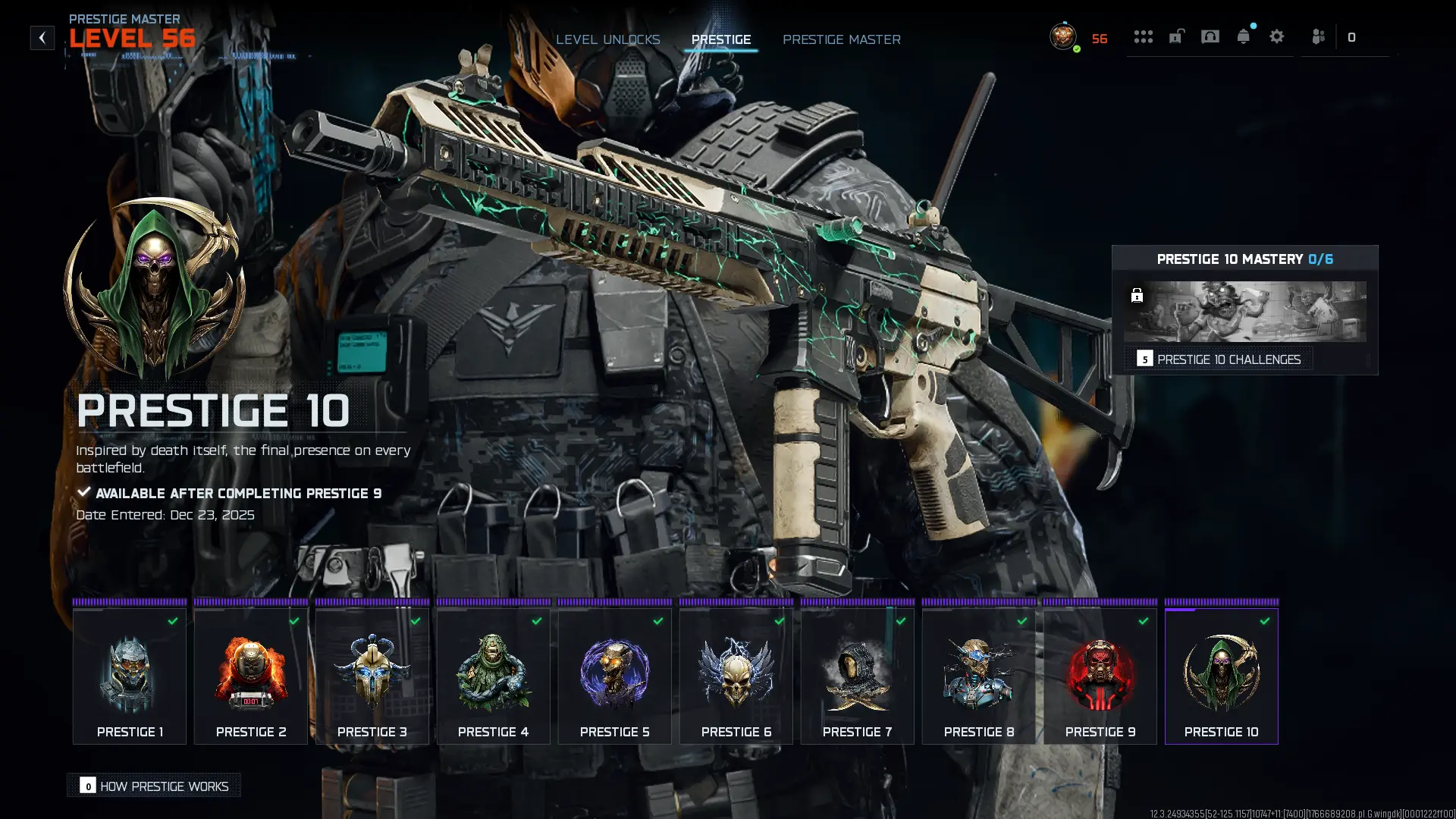Click the Prestige 10 Challenges link
The height and width of the screenshot is (819, 1456).
[1228, 359]
